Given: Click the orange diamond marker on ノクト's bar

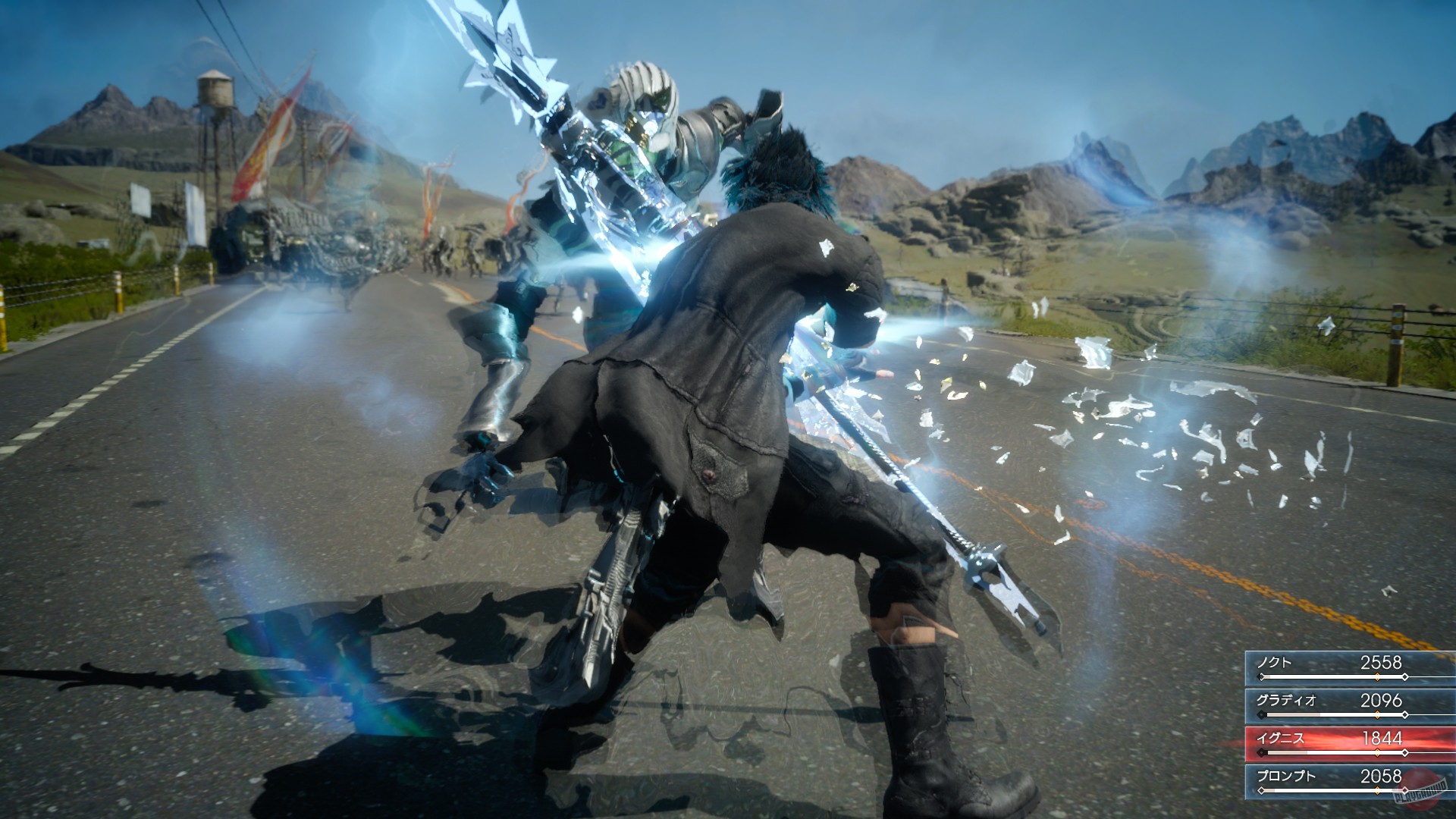Looking at the screenshot, I should [x=1377, y=676].
